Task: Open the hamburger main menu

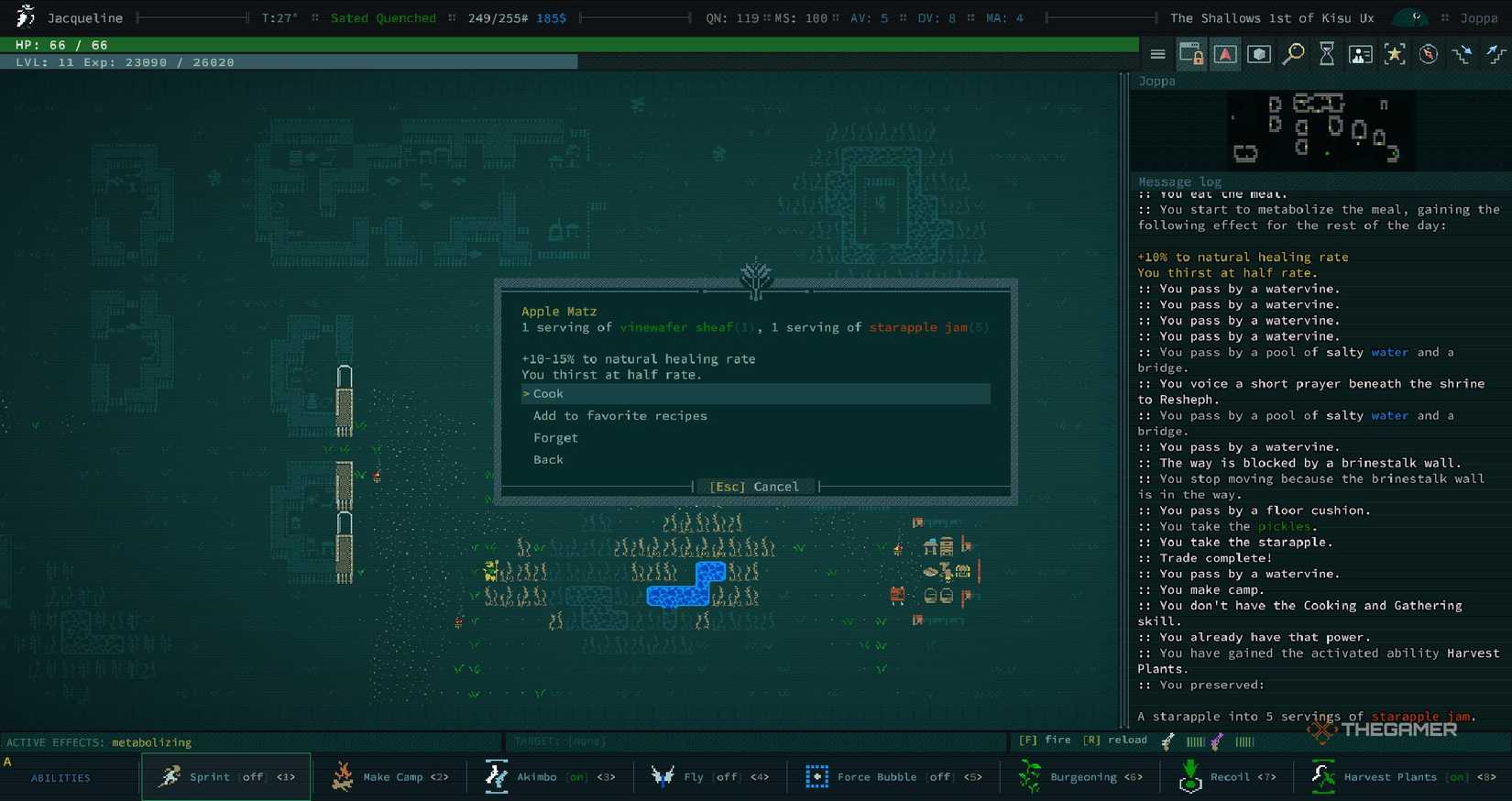Action: (1157, 53)
